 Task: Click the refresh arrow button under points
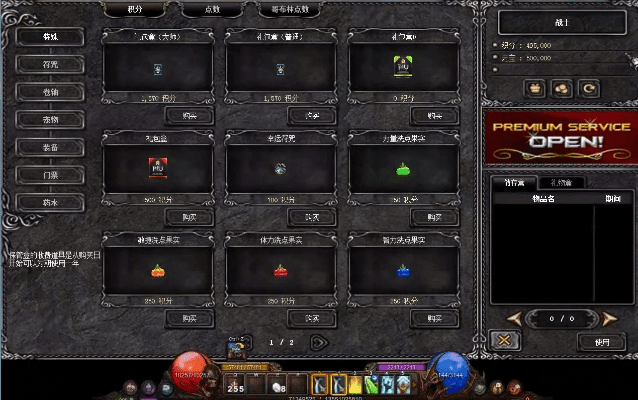(590, 88)
